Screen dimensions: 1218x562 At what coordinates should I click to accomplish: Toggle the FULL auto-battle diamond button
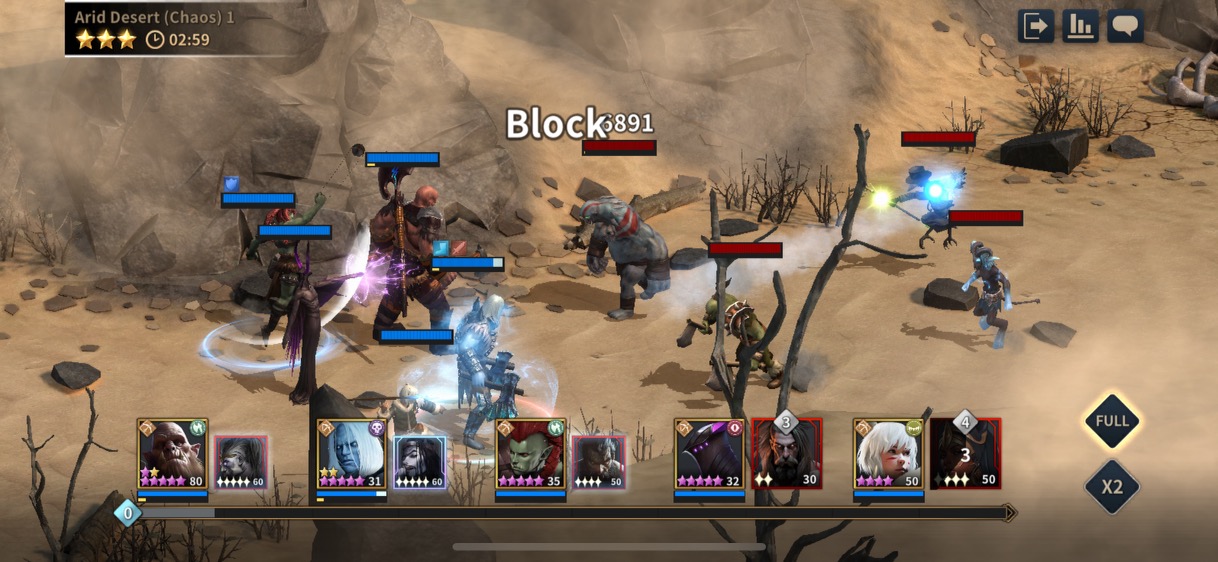point(1112,421)
